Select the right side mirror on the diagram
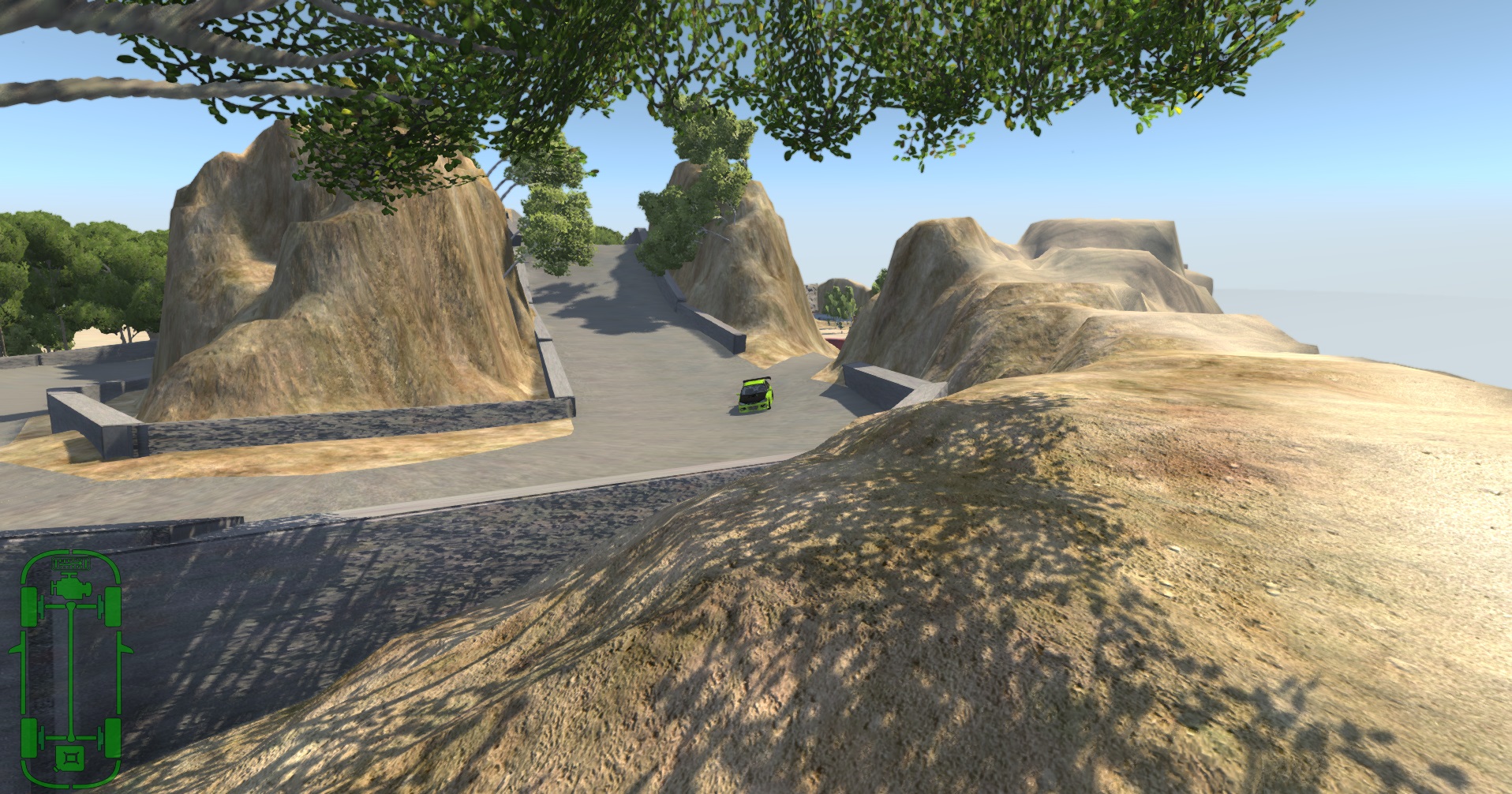This screenshot has height=794, width=1512. click(x=126, y=647)
